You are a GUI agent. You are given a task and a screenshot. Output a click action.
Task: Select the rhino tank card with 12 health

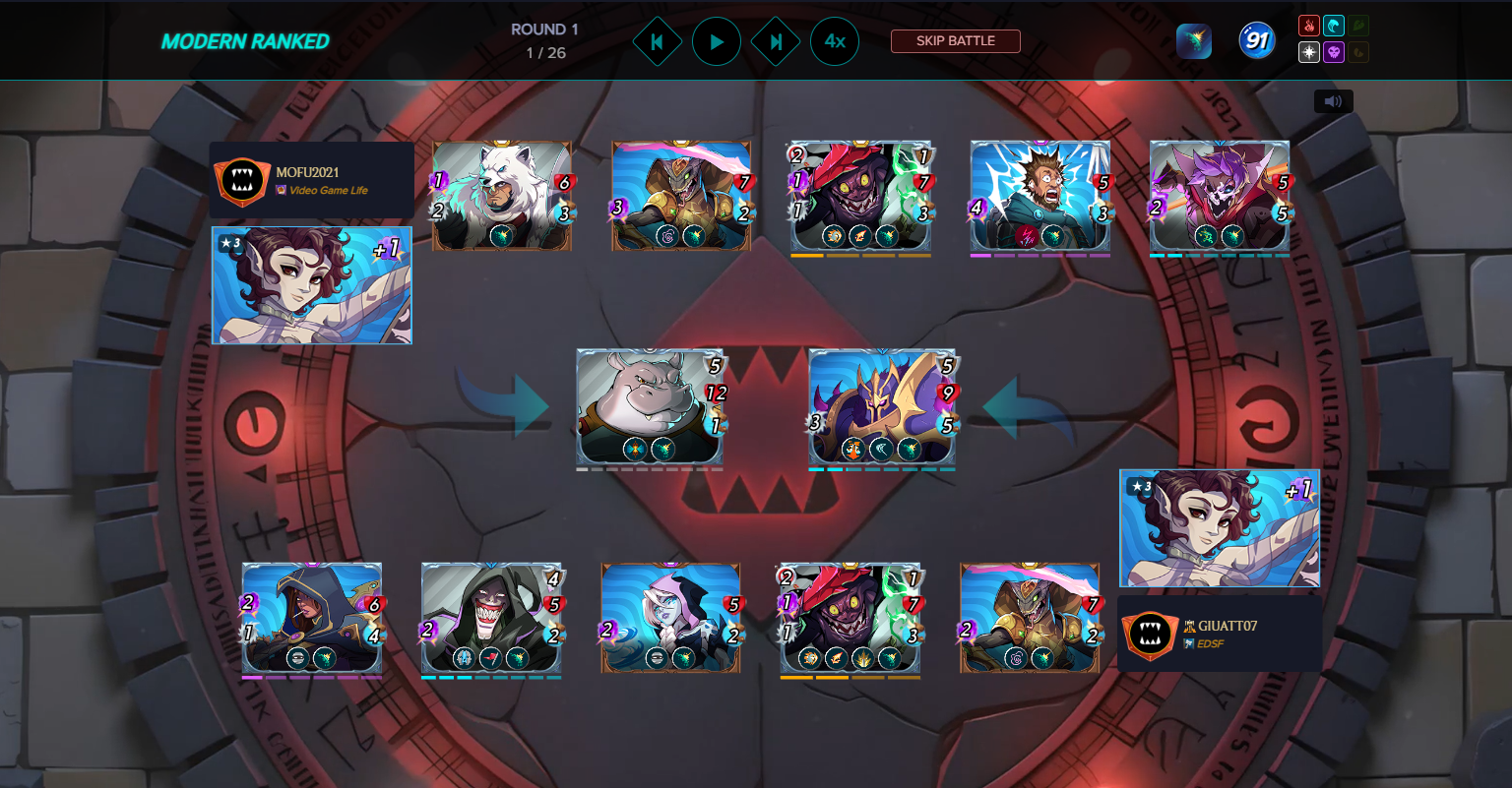tap(650, 405)
